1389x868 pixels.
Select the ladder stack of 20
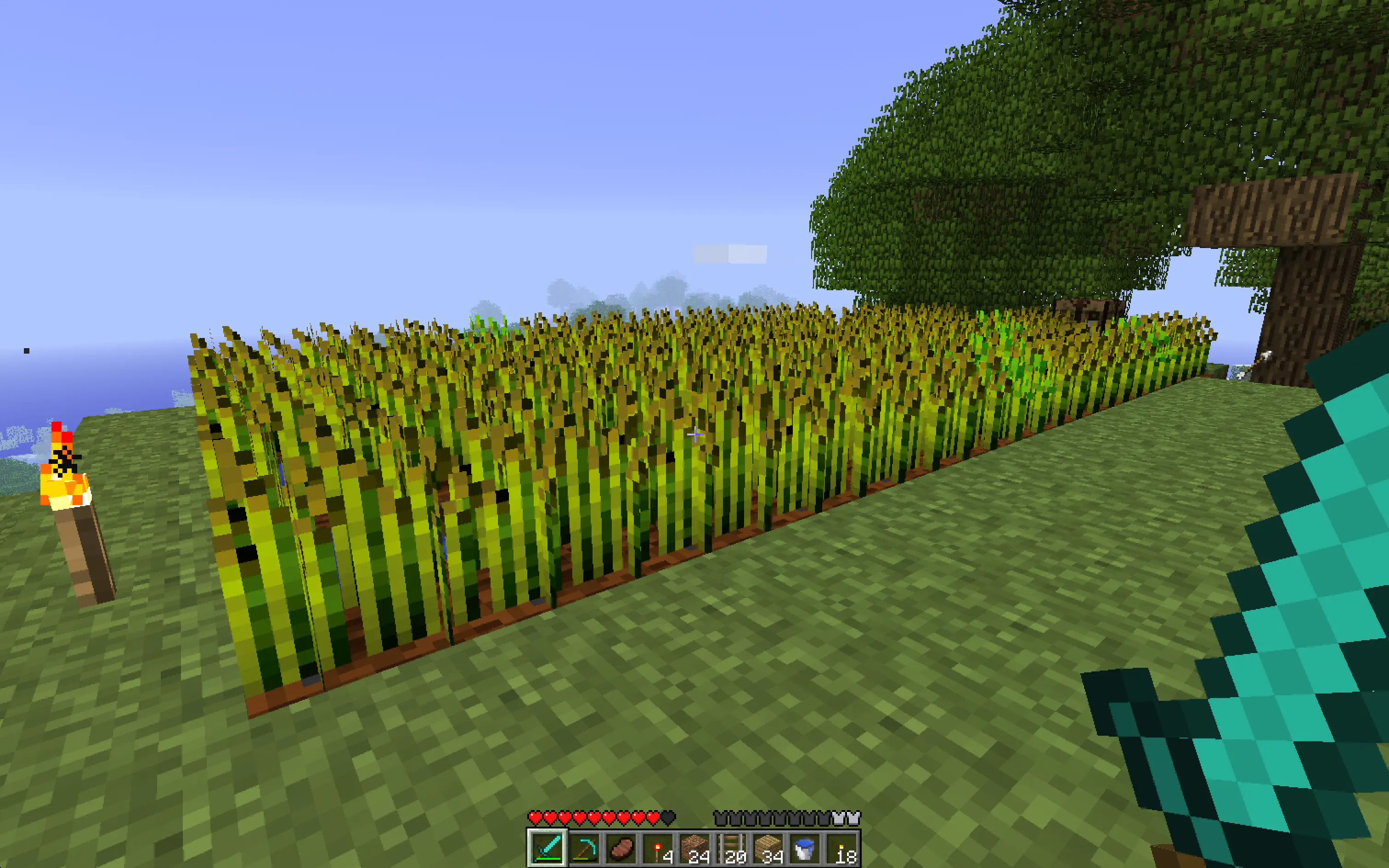point(733,848)
